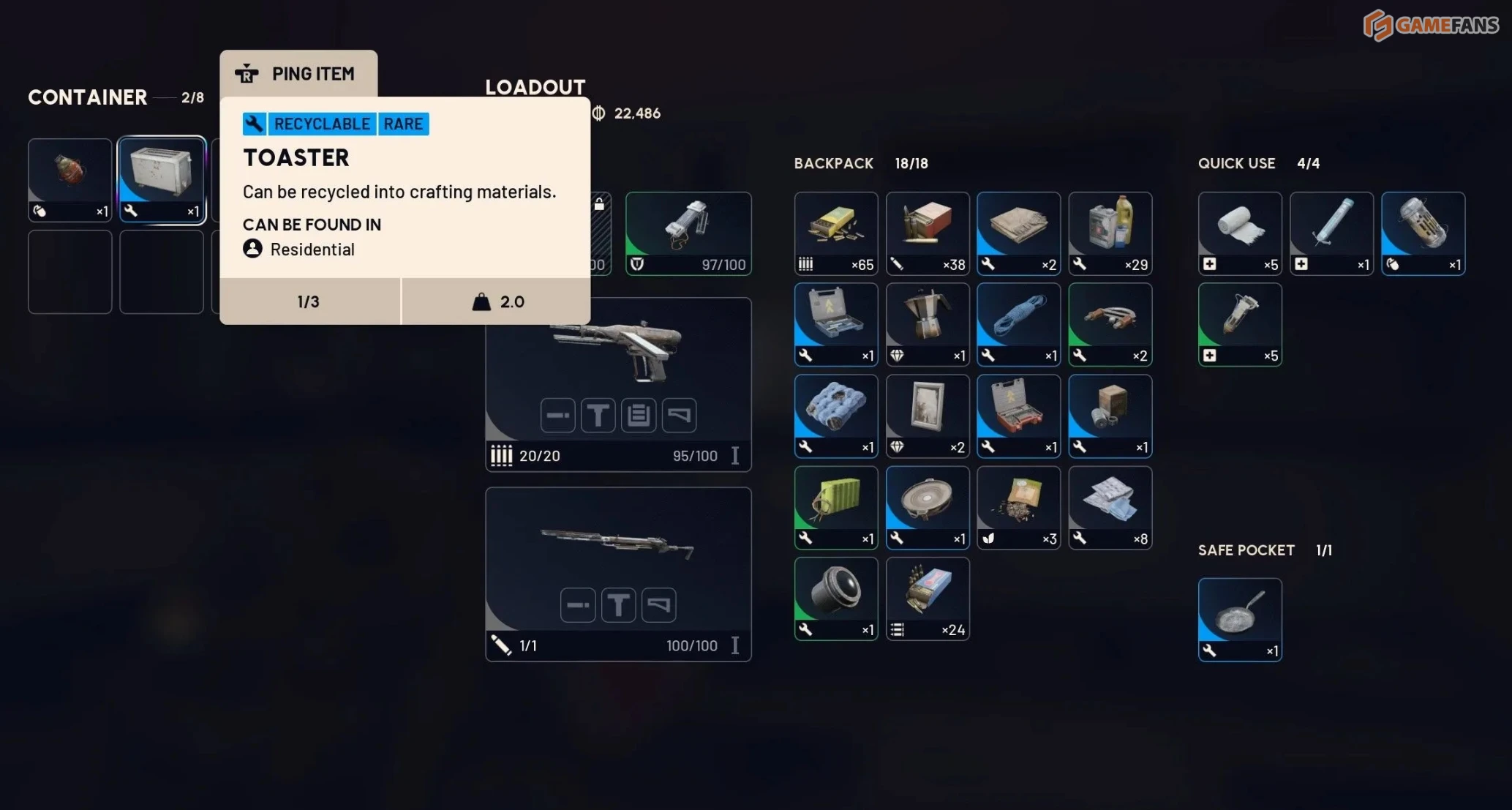
Task: Select the moka pot item
Action: [928, 324]
